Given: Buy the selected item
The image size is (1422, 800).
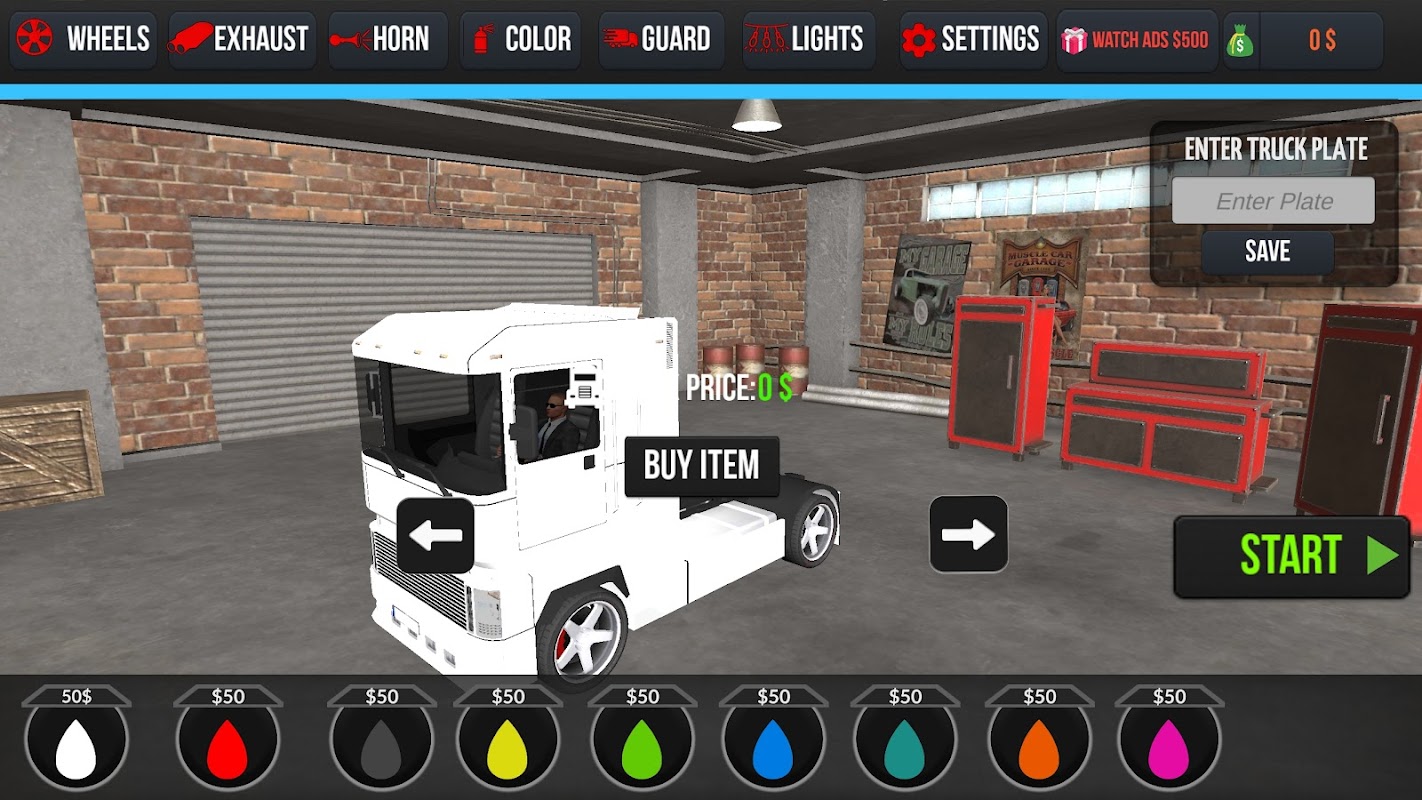Looking at the screenshot, I should (701, 466).
